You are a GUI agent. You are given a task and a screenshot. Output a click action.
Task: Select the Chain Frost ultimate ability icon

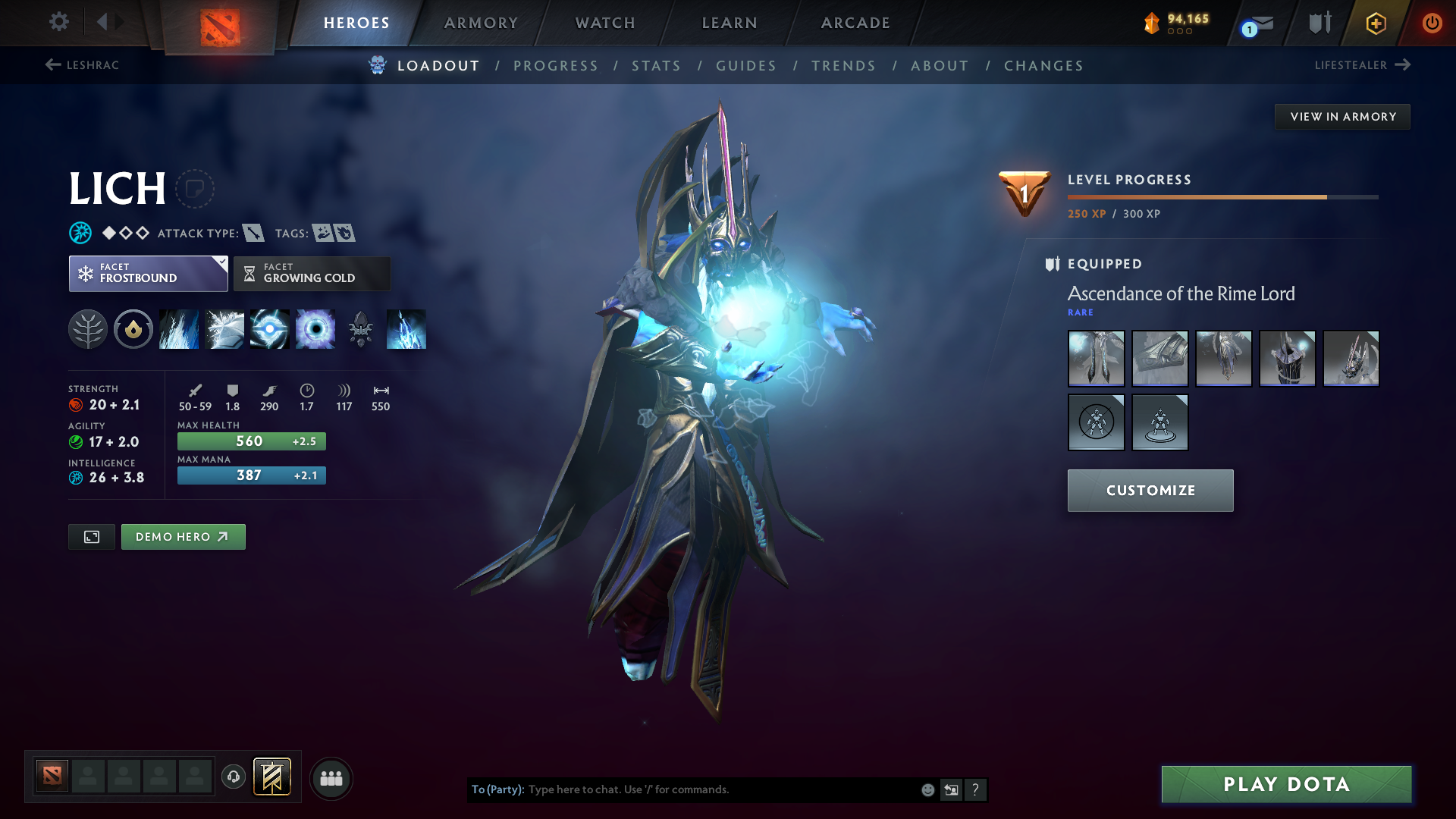point(406,329)
